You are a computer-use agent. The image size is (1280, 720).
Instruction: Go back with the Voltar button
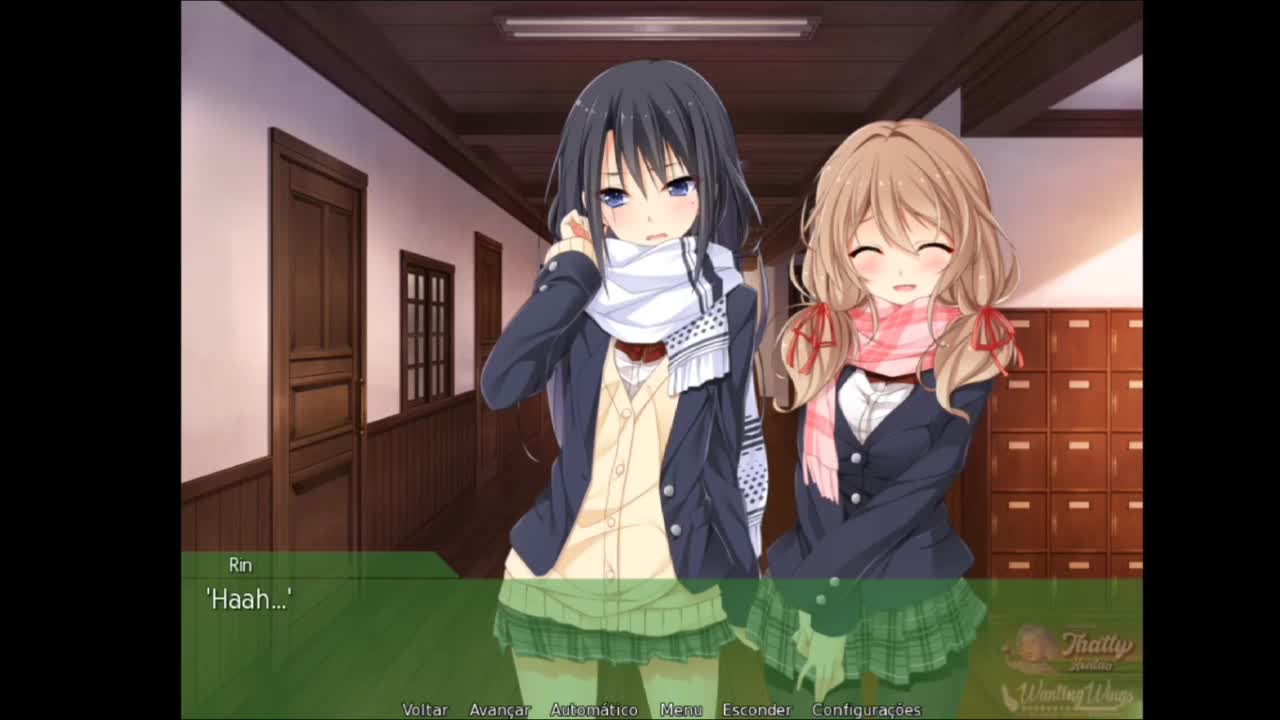click(425, 710)
